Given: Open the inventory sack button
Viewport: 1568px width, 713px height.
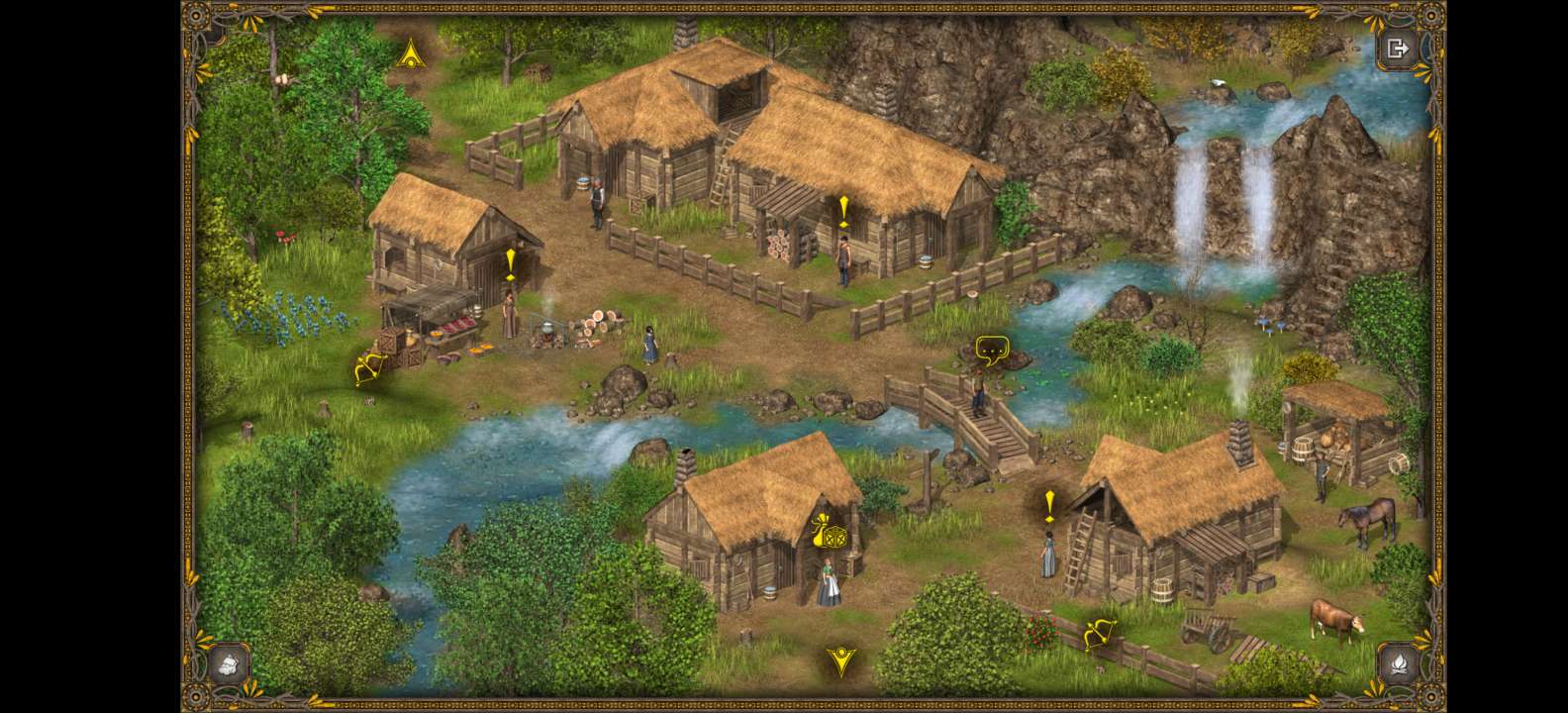Looking at the screenshot, I should (227, 662).
